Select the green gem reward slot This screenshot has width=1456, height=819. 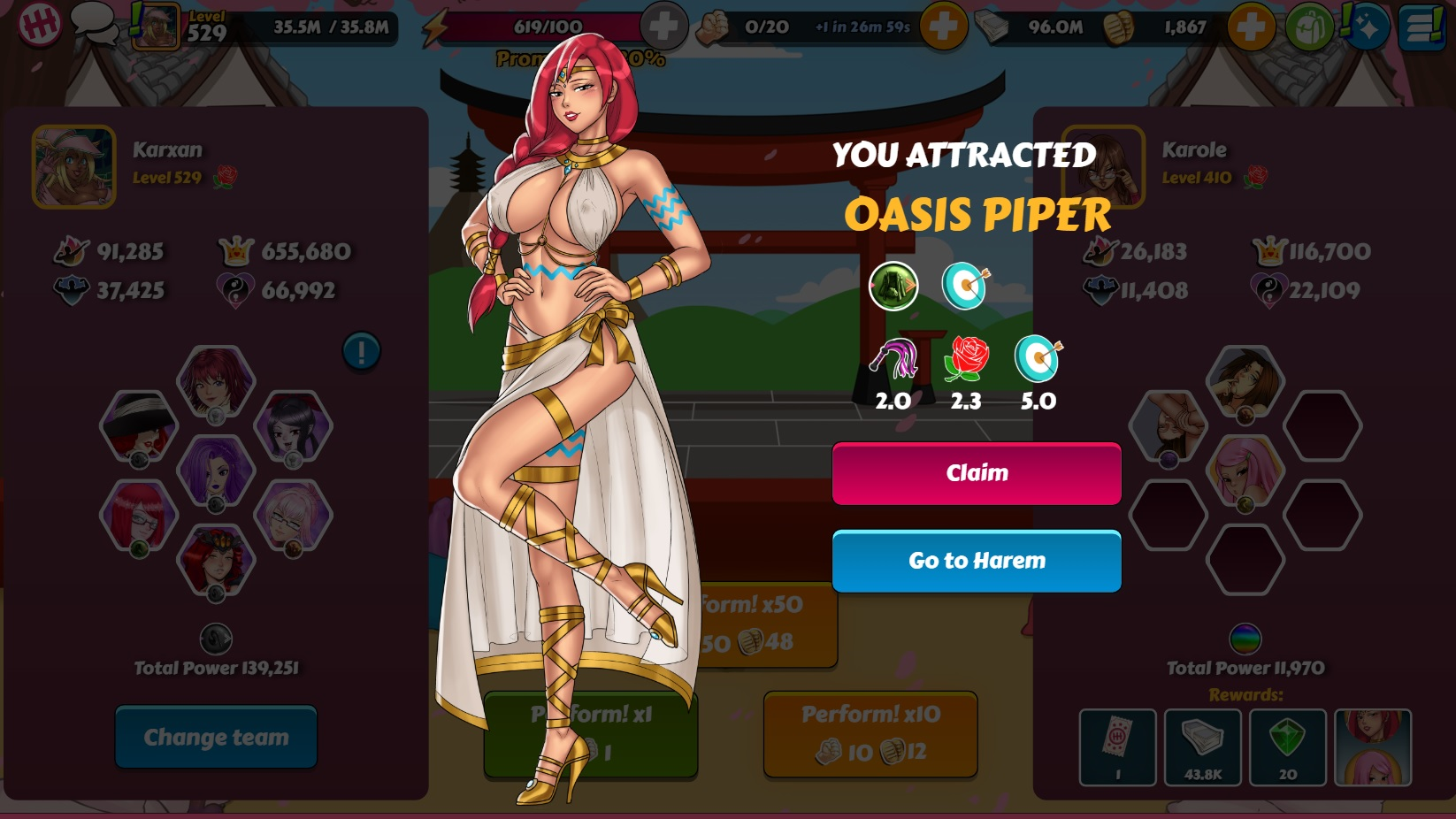pyautogui.click(x=1287, y=747)
